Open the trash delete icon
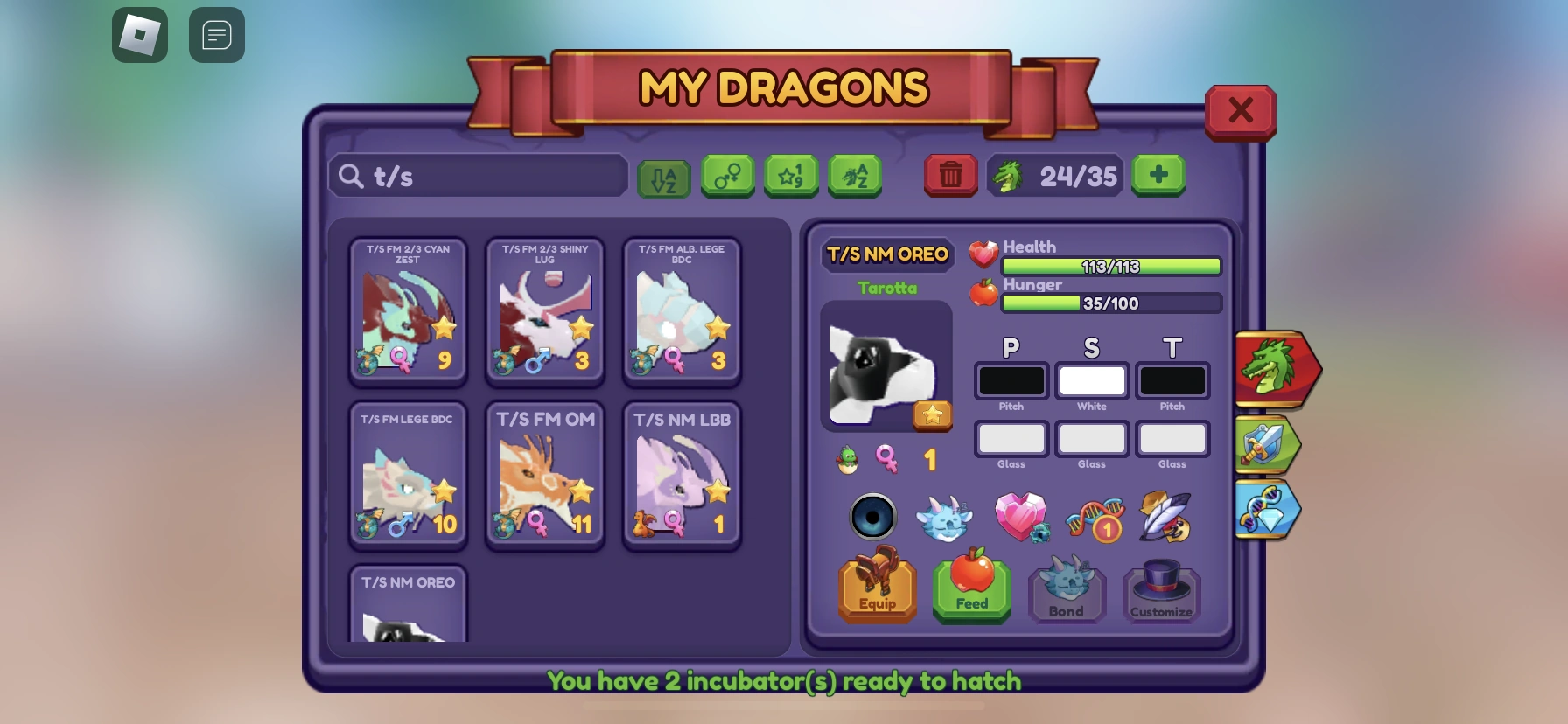This screenshot has width=1568, height=724. [x=950, y=176]
